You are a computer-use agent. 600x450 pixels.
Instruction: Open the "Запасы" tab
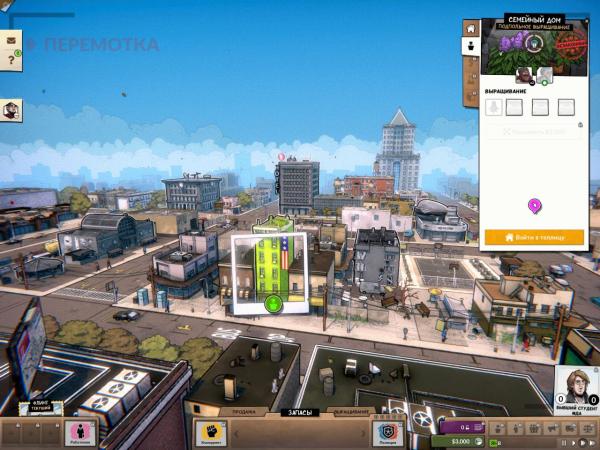(x=299, y=412)
